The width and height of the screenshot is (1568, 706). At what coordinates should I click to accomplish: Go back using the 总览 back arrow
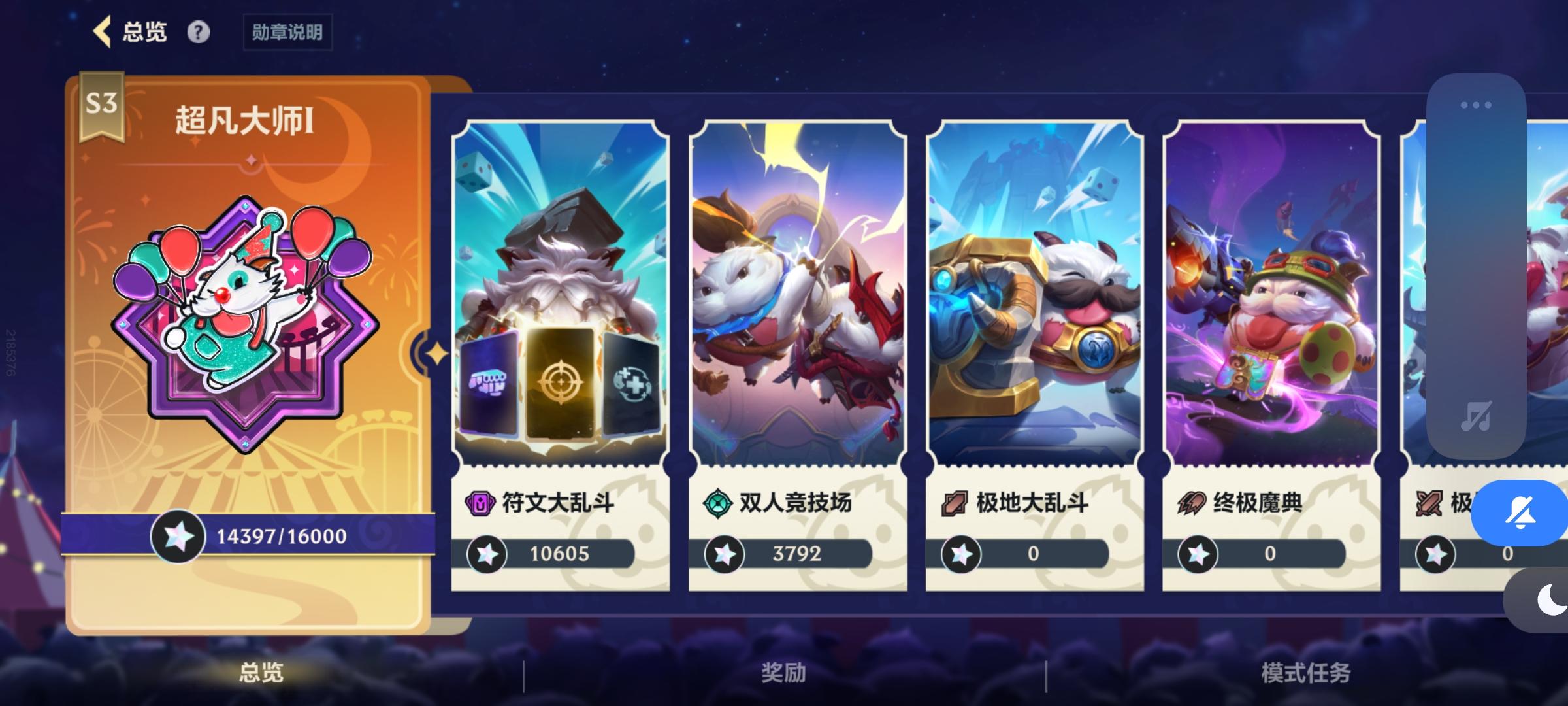point(102,30)
